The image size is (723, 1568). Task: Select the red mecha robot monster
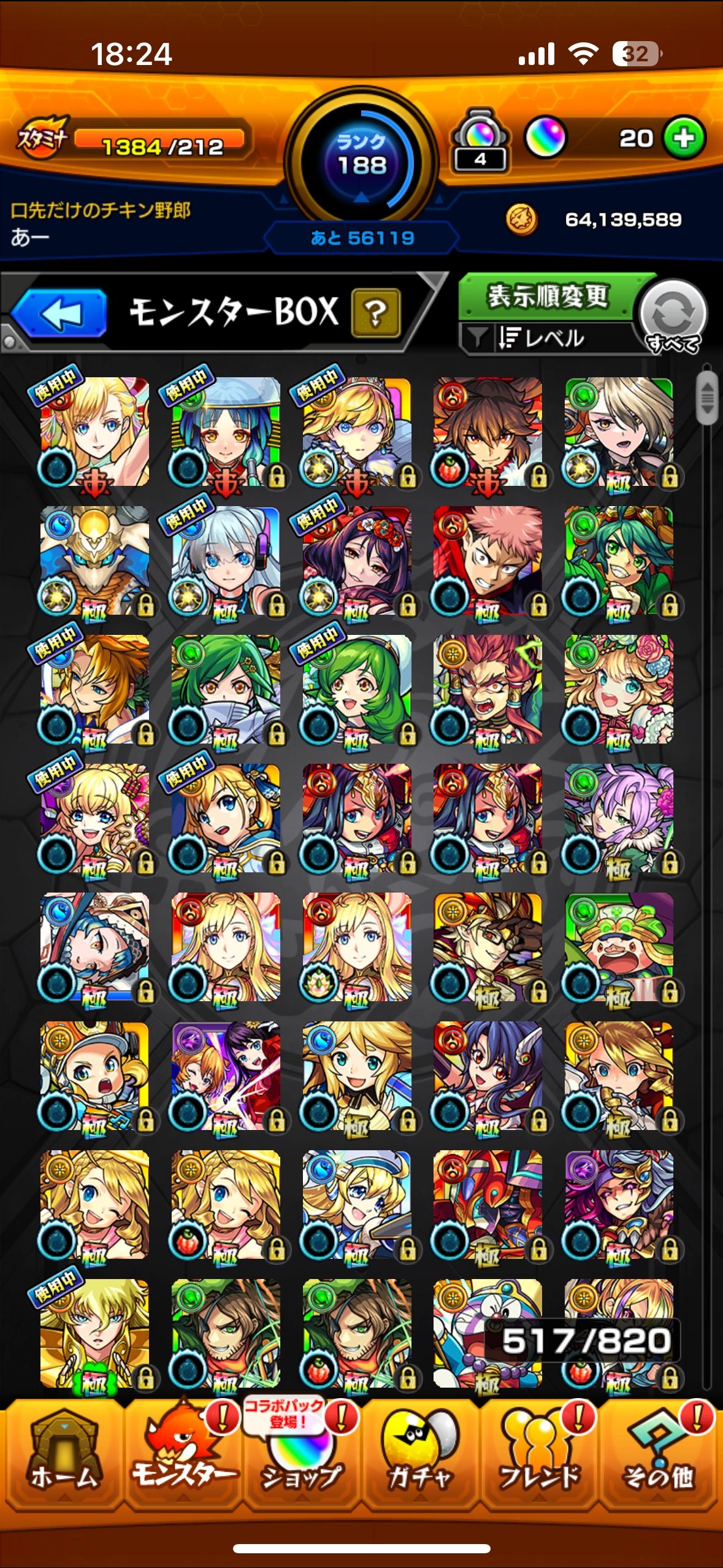488,1204
